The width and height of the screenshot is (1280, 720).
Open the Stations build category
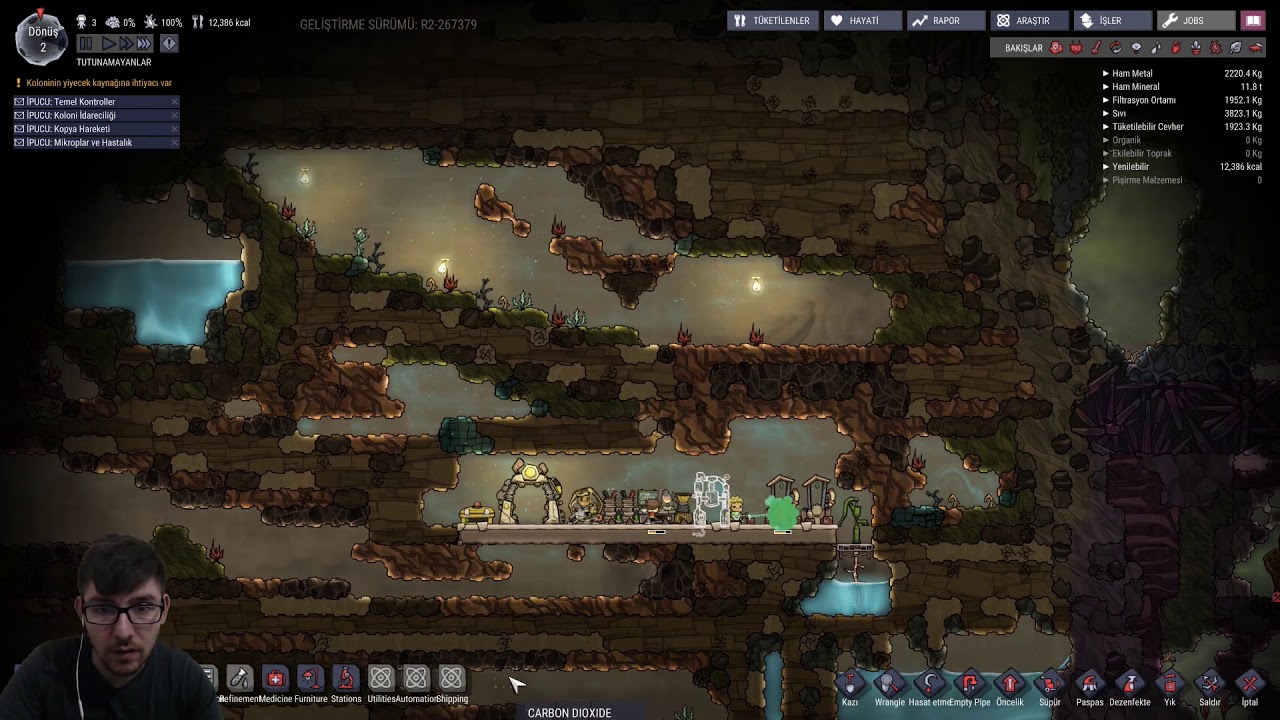pyautogui.click(x=345, y=679)
